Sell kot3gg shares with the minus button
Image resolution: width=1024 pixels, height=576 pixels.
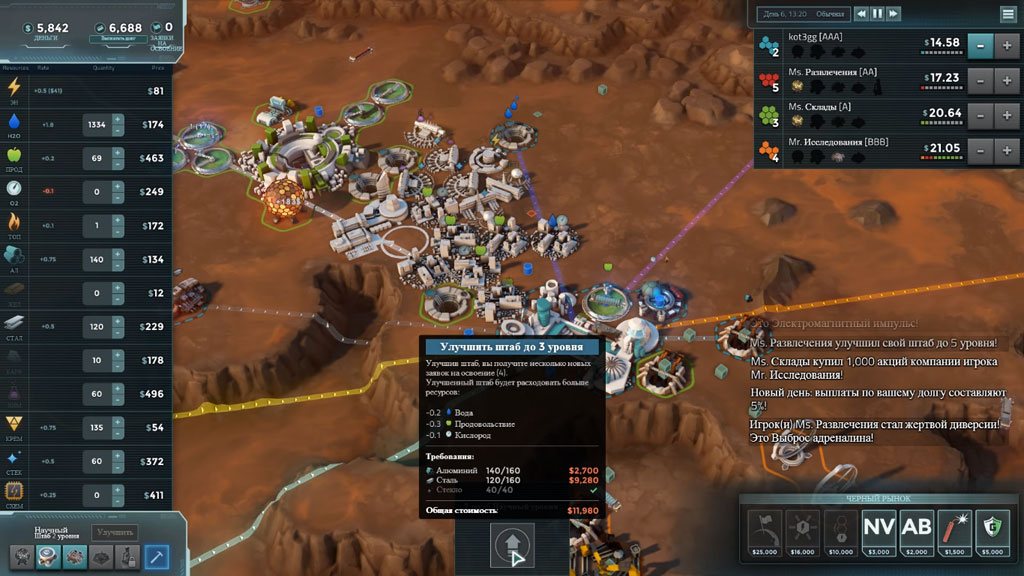(982, 45)
